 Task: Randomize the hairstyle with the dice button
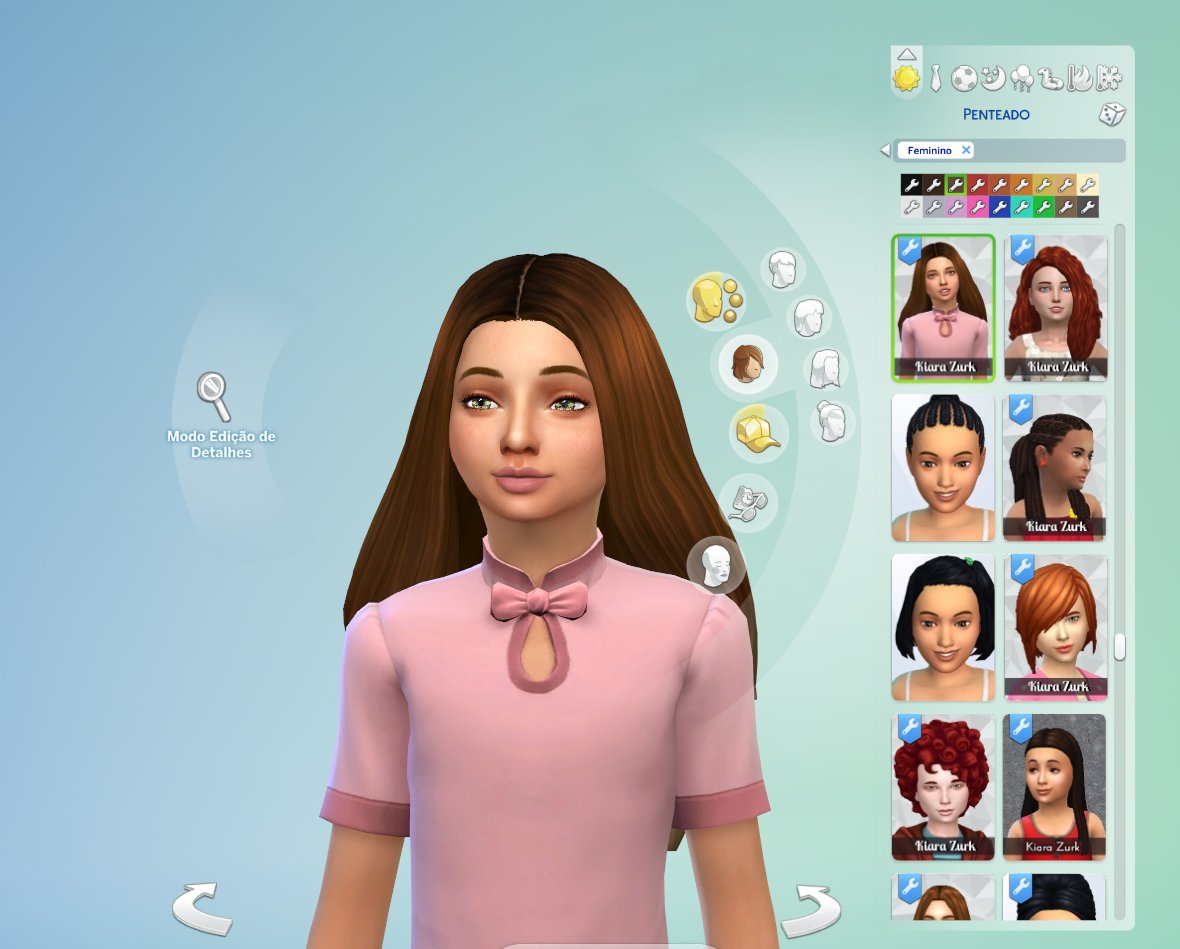[1112, 114]
